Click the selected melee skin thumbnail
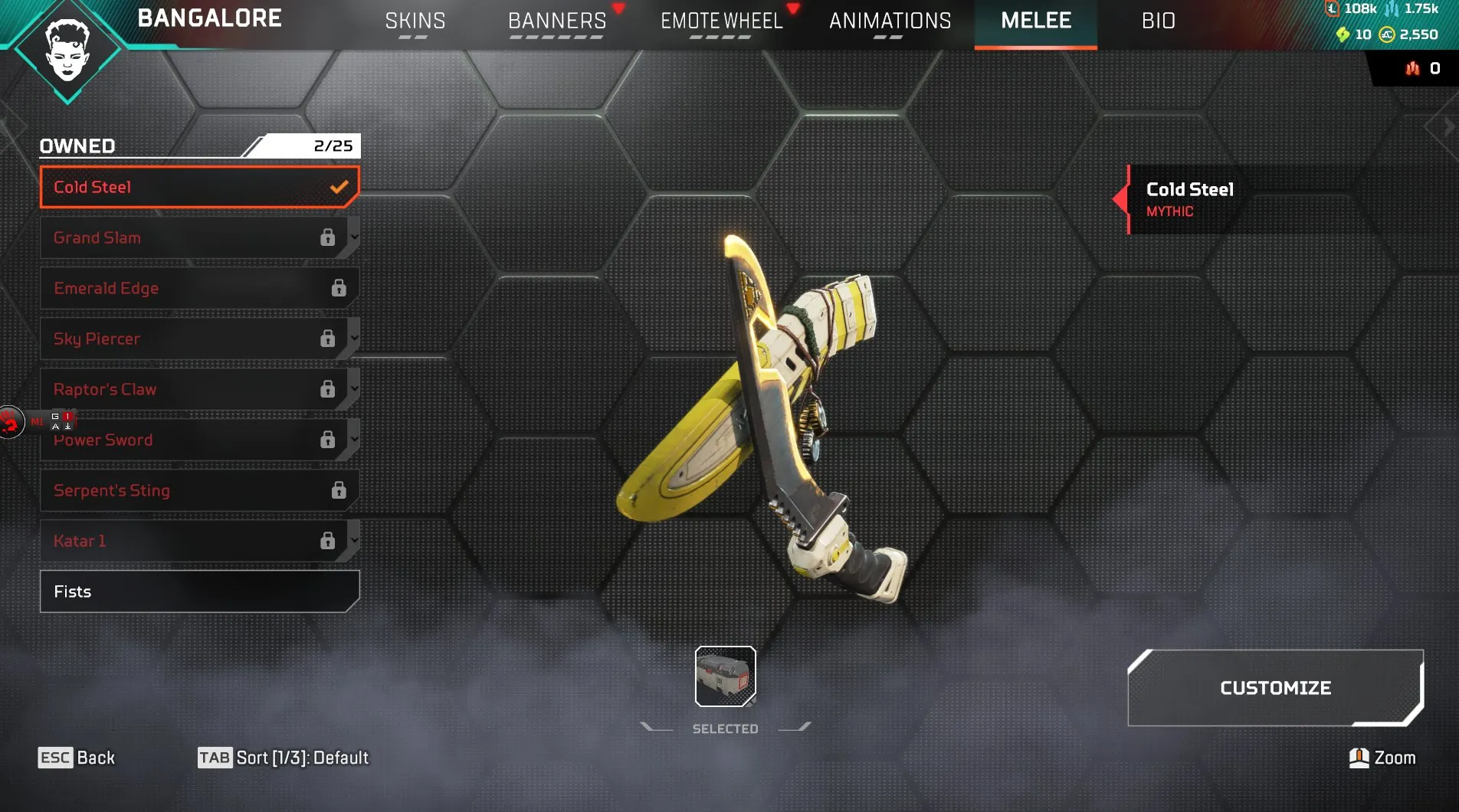The height and width of the screenshot is (812, 1459). point(725,676)
